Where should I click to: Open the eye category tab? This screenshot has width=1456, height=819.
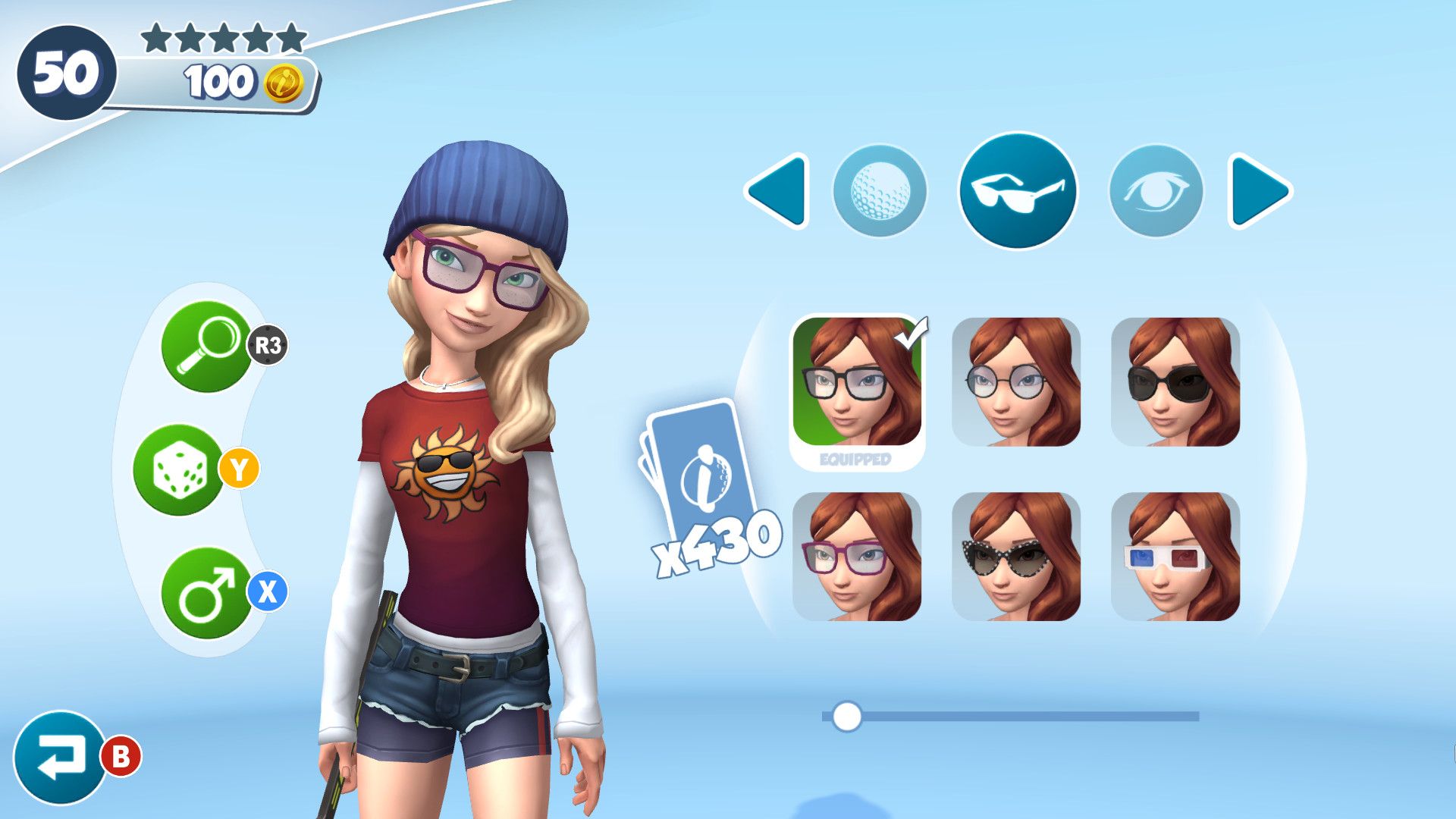pos(1156,190)
